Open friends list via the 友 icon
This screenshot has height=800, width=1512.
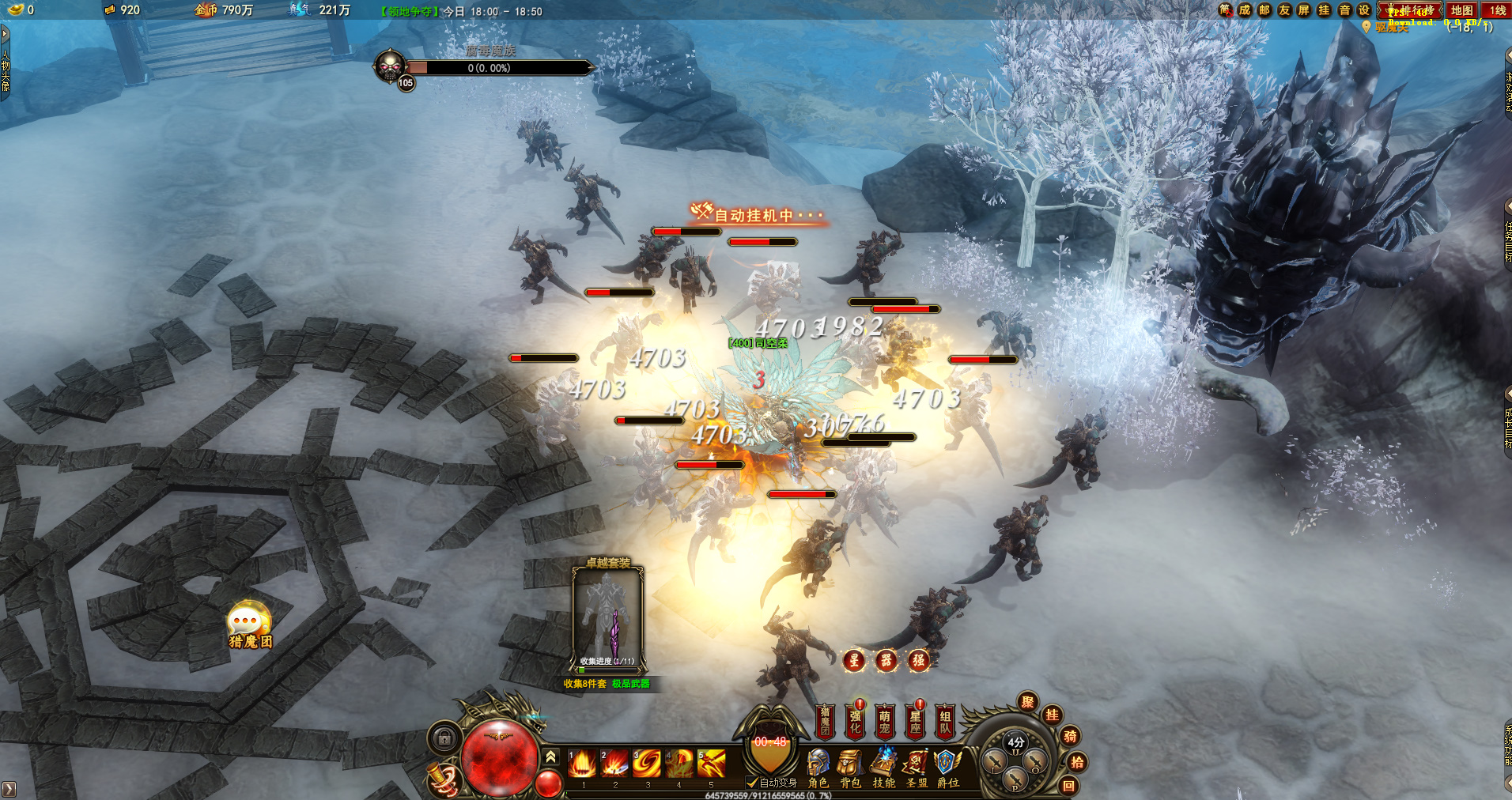(1284, 10)
